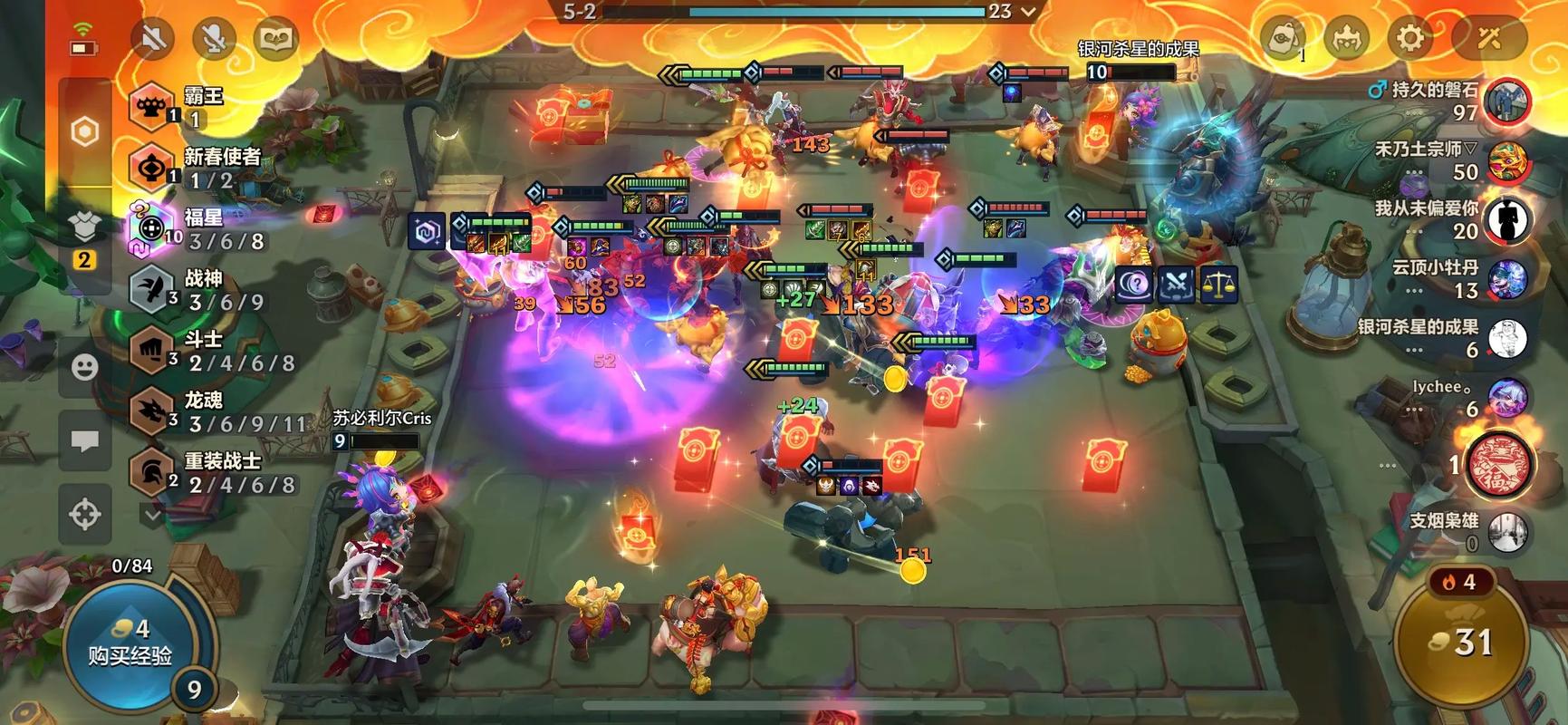This screenshot has height=725, width=1568.
Task: Buy experience with the 购买经验 button
Action: pos(130,643)
